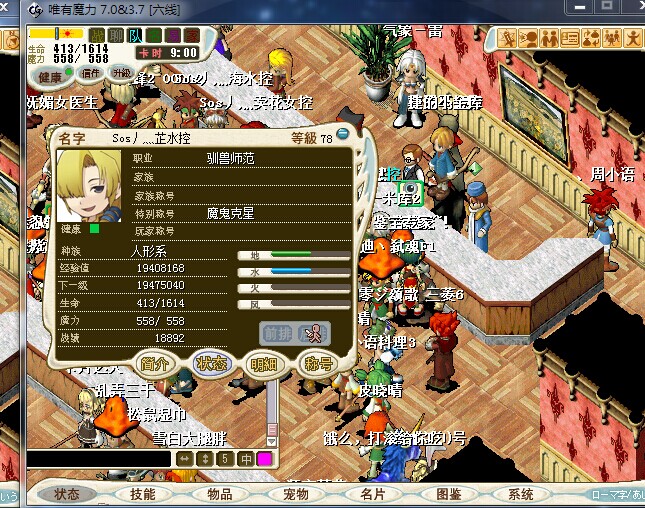
Task: Pick the magenta chat color swatch
Action: tap(265, 459)
